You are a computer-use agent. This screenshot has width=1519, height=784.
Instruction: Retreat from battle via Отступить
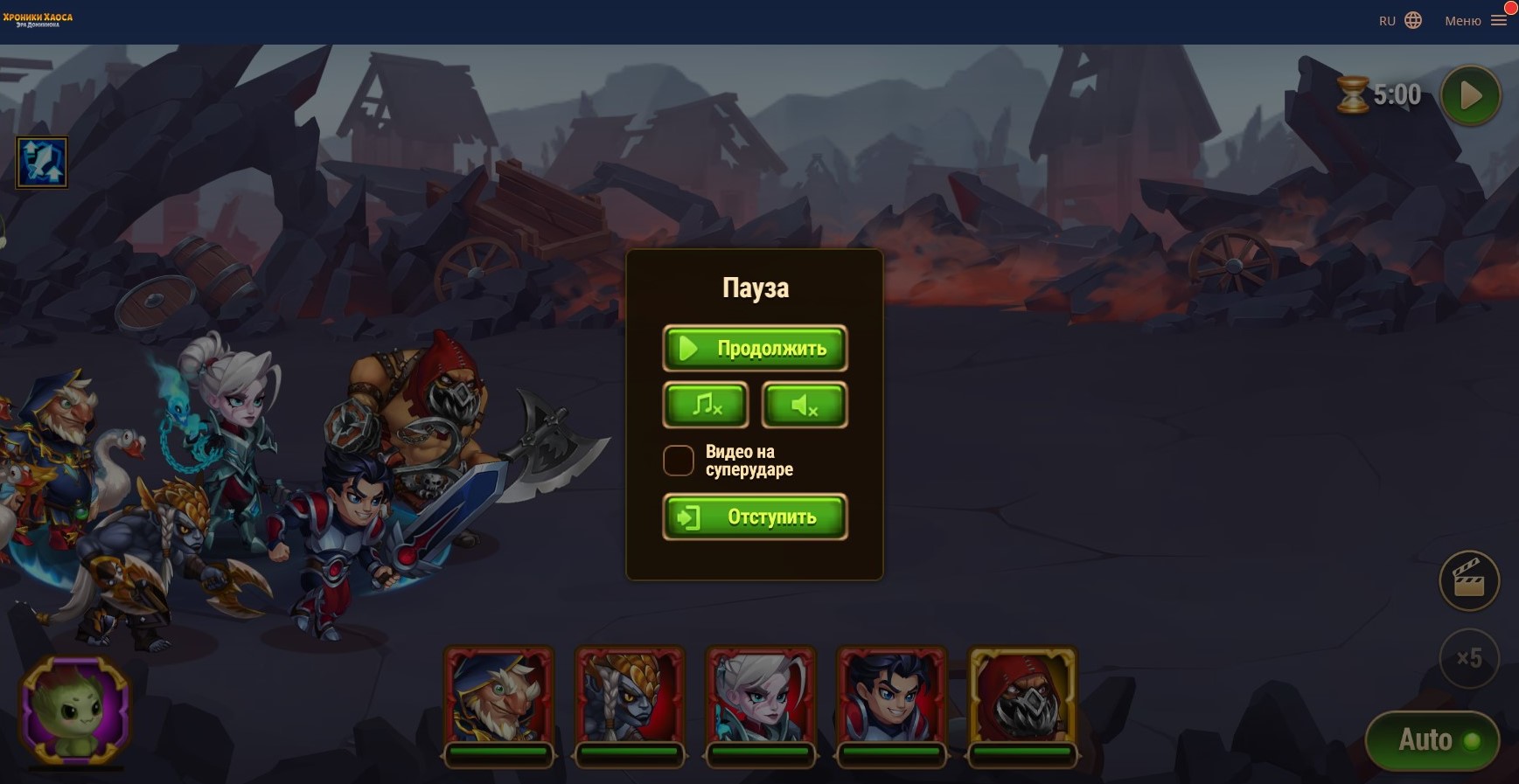click(x=755, y=517)
